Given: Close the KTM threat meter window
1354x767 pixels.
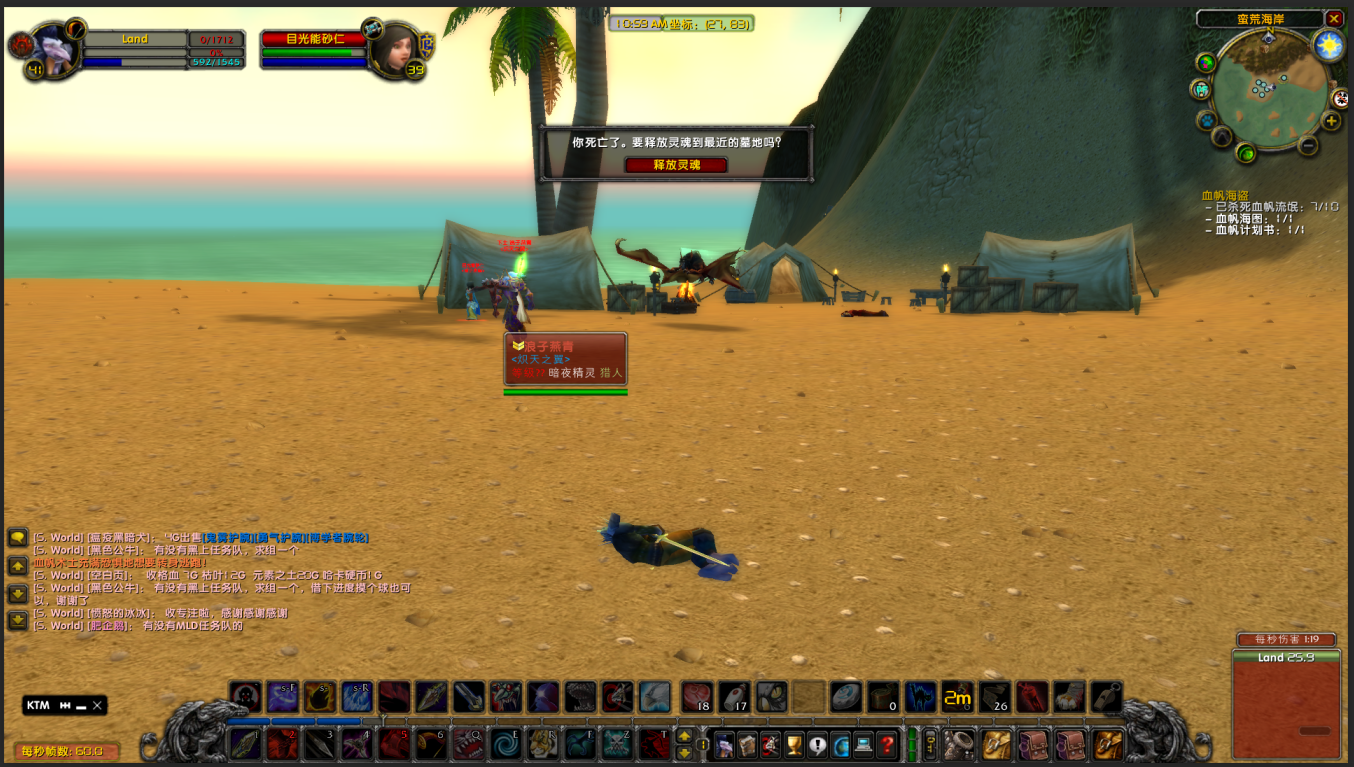Looking at the screenshot, I should 97,705.
